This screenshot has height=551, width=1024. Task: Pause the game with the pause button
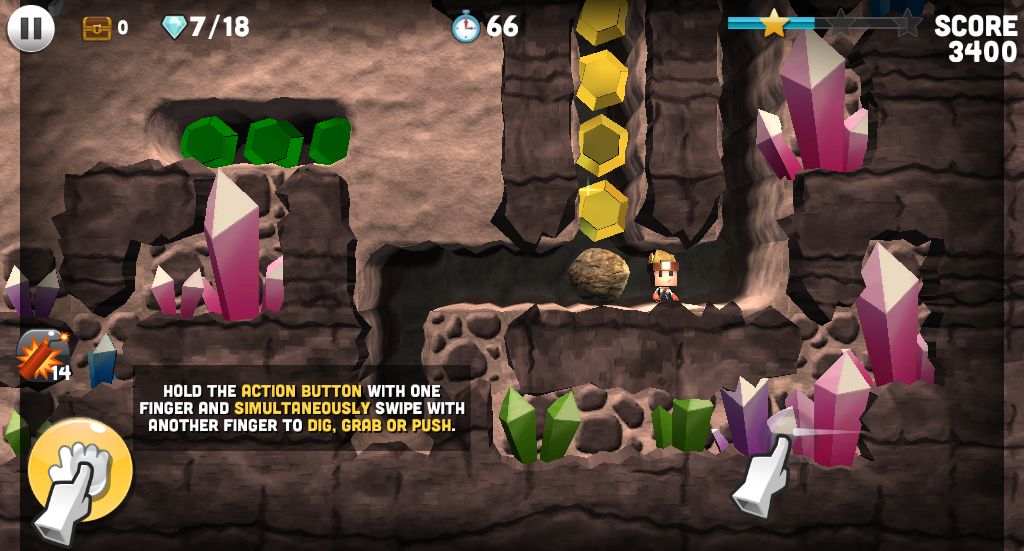pyautogui.click(x=31, y=28)
